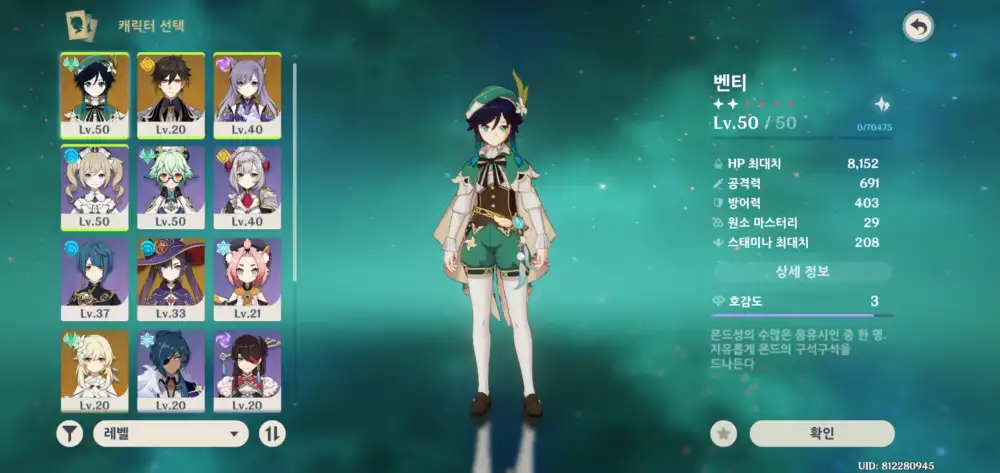Click the sparkle icon beside Venti's level

coord(881,104)
